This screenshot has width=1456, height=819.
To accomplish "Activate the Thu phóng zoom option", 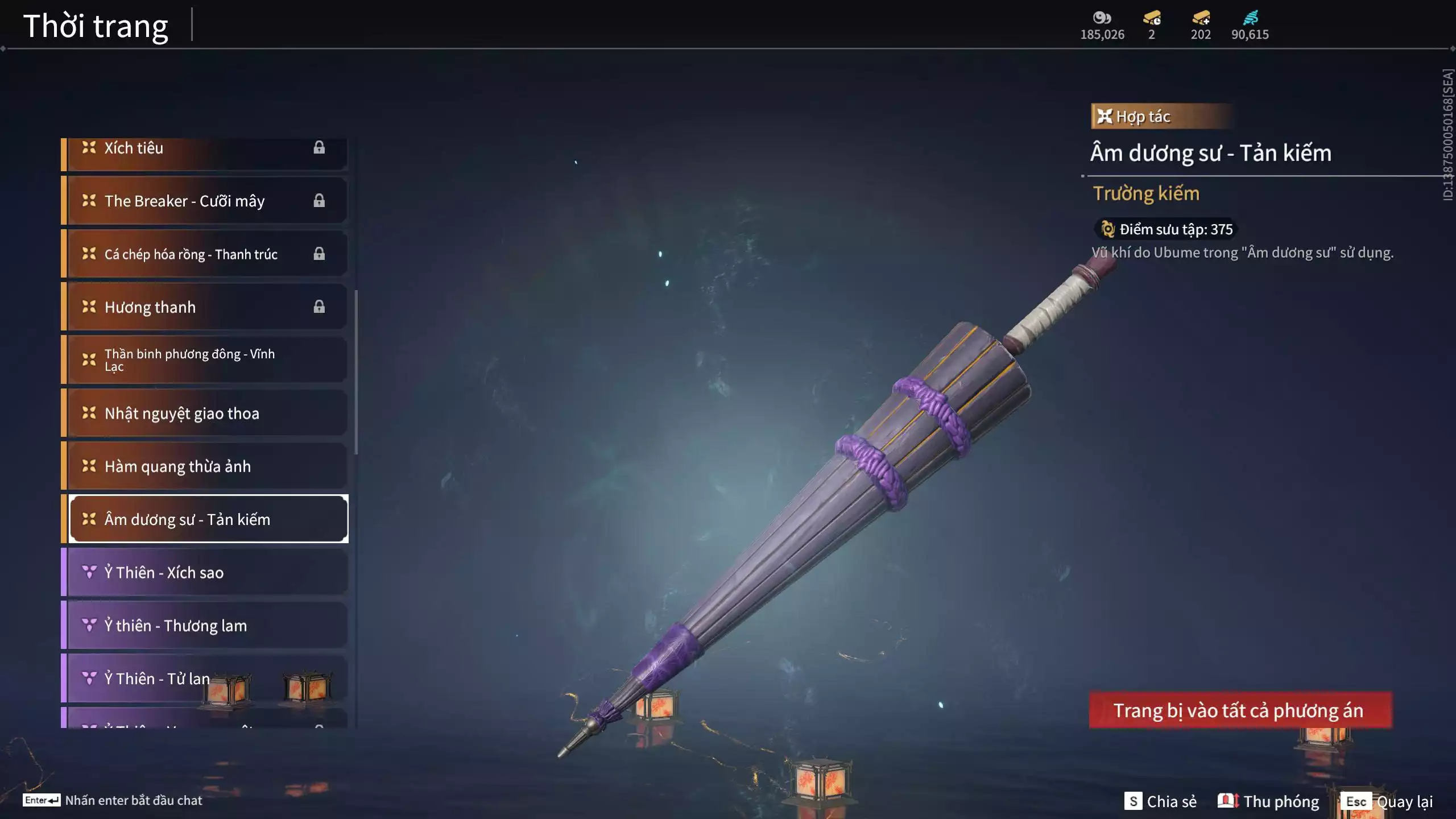I will tap(1268, 801).
